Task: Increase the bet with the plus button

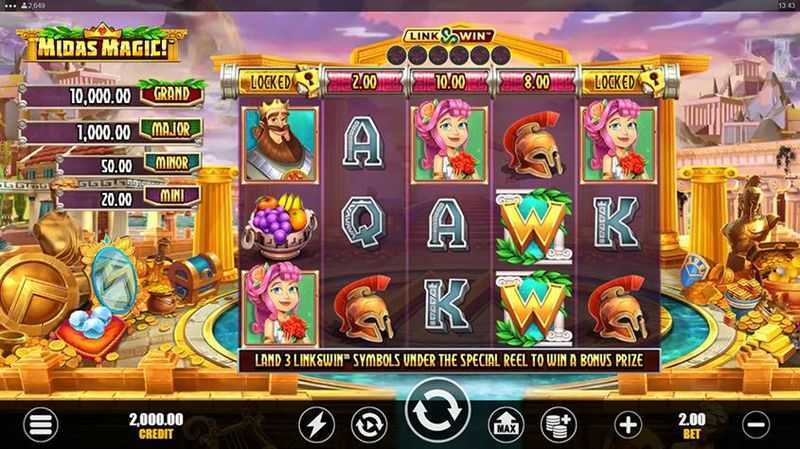Action: click(628, 425)
